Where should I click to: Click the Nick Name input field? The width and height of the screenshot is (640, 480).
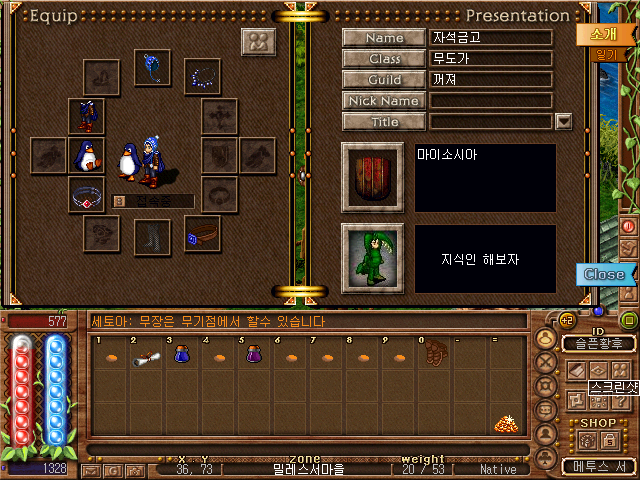pyautogui.click(x=491, y=101)
